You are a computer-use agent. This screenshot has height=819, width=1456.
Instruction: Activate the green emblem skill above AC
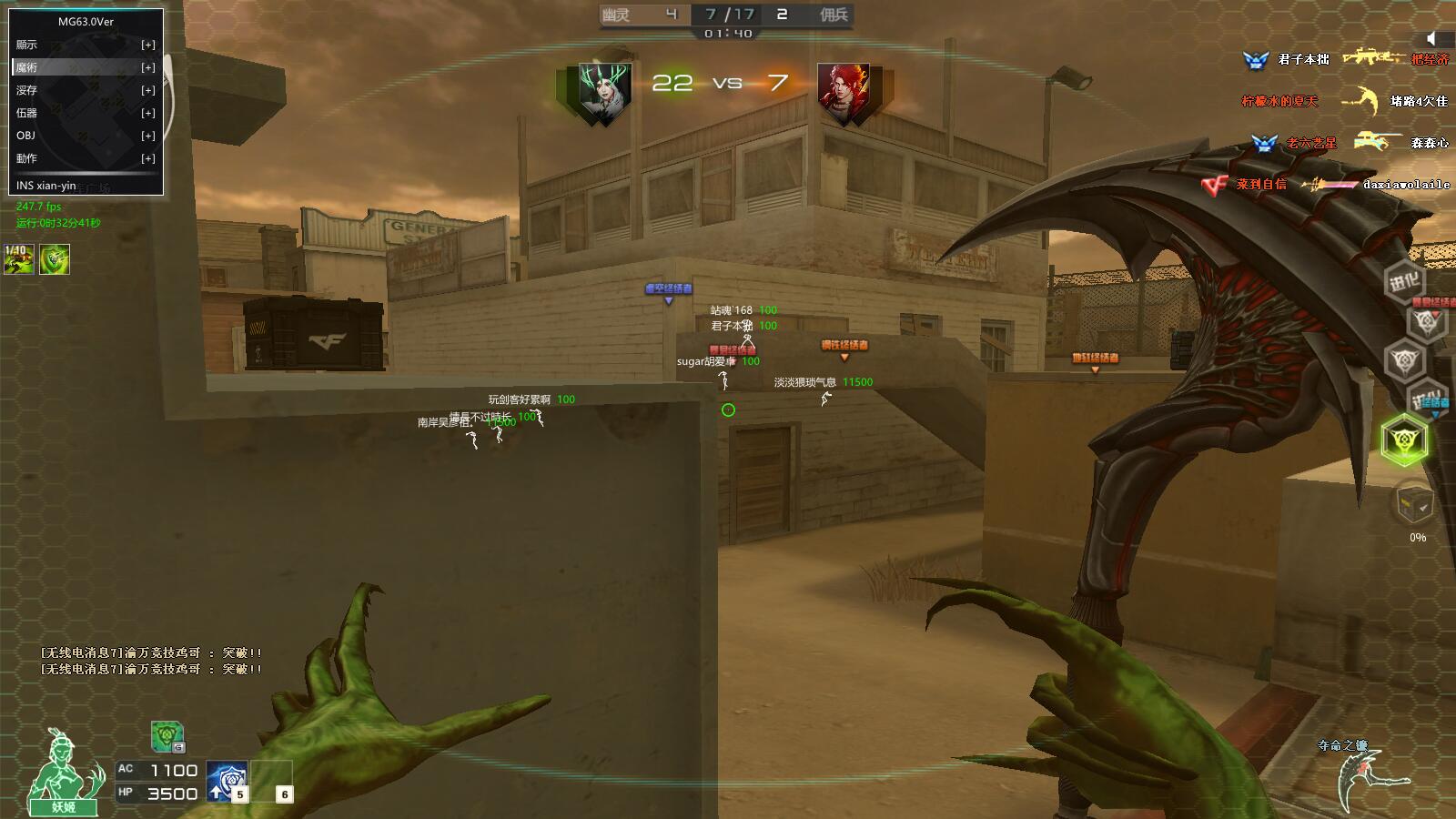[167, 736]
